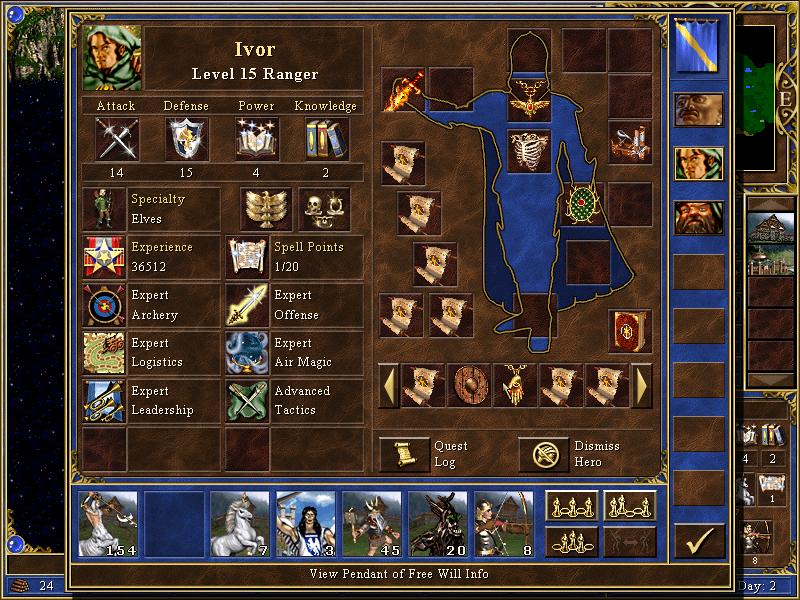Select the Expert Archery skill
800x600 pixels.
click(x=104, y=305)
